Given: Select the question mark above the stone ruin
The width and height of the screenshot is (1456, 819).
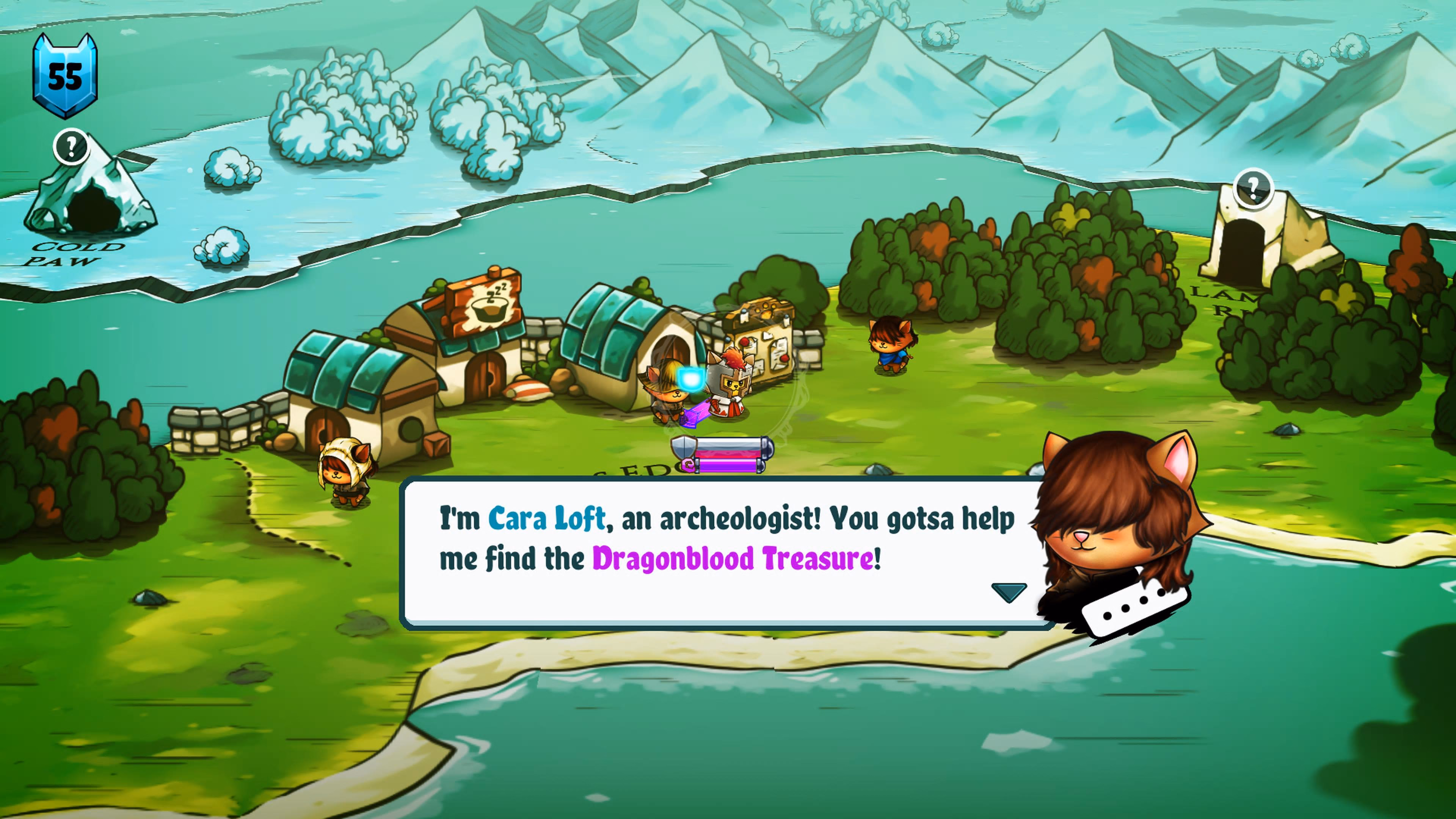Looking at the screenshot, I should click(1253, 187).
